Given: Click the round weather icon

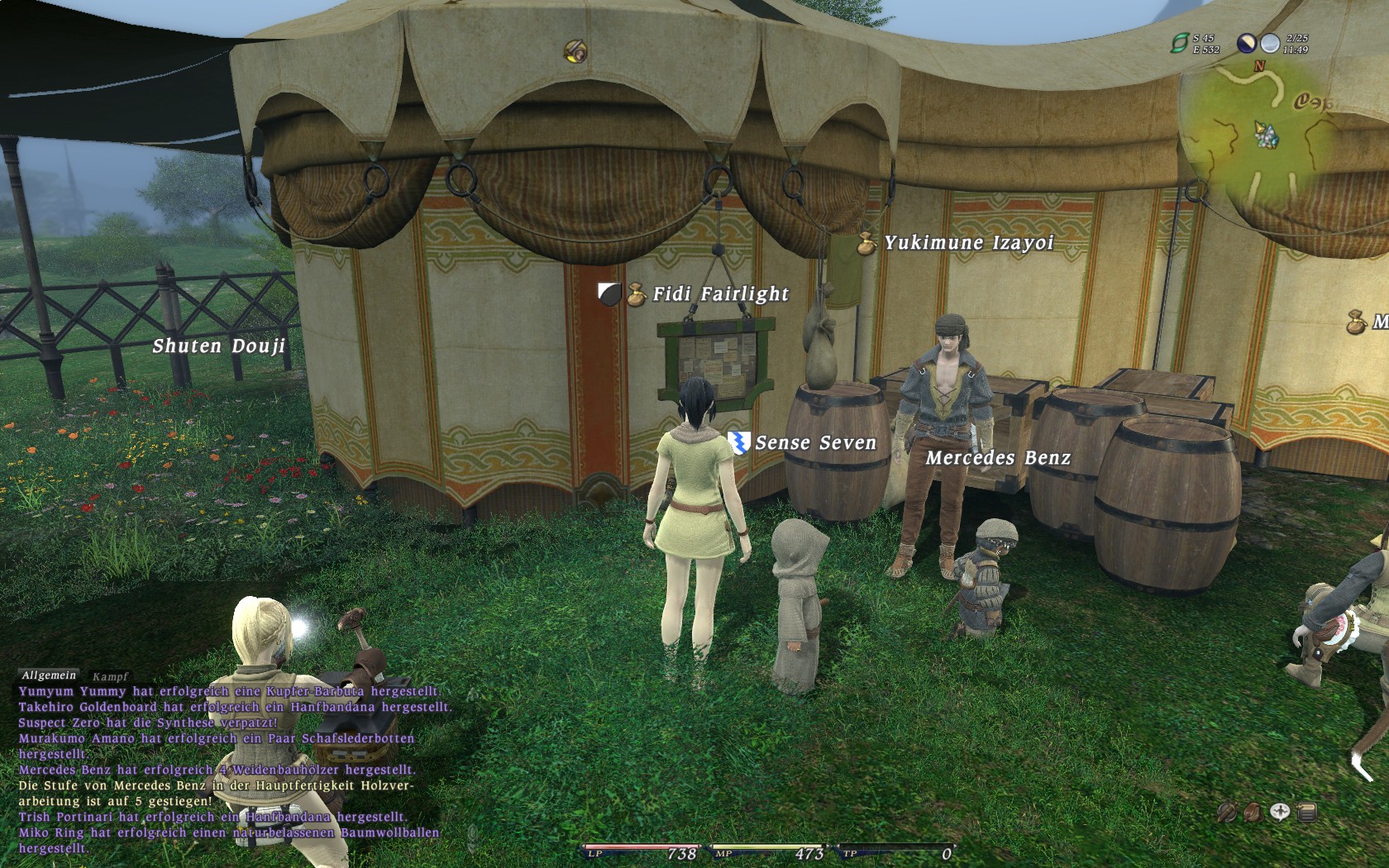Looking at the screenshot, I should pyautogui.click(x=1270, y=43).
